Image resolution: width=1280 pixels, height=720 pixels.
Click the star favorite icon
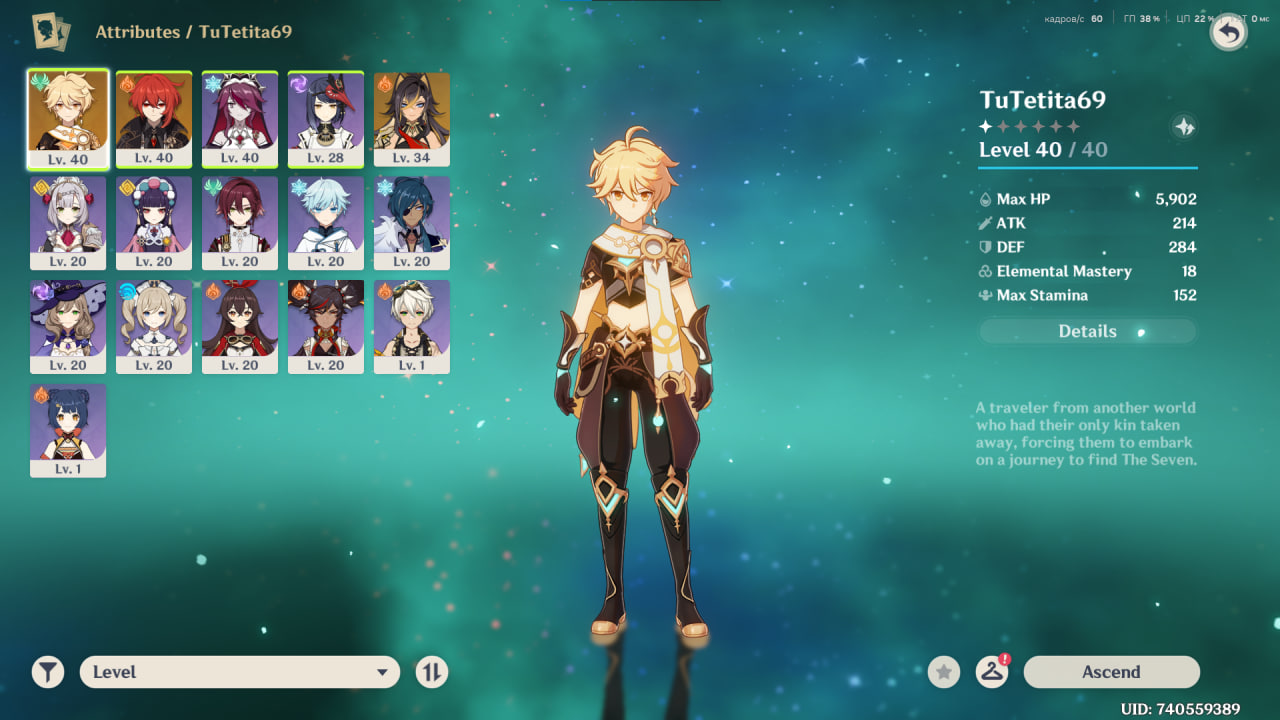pyautogui.click(x=944, y=672)
